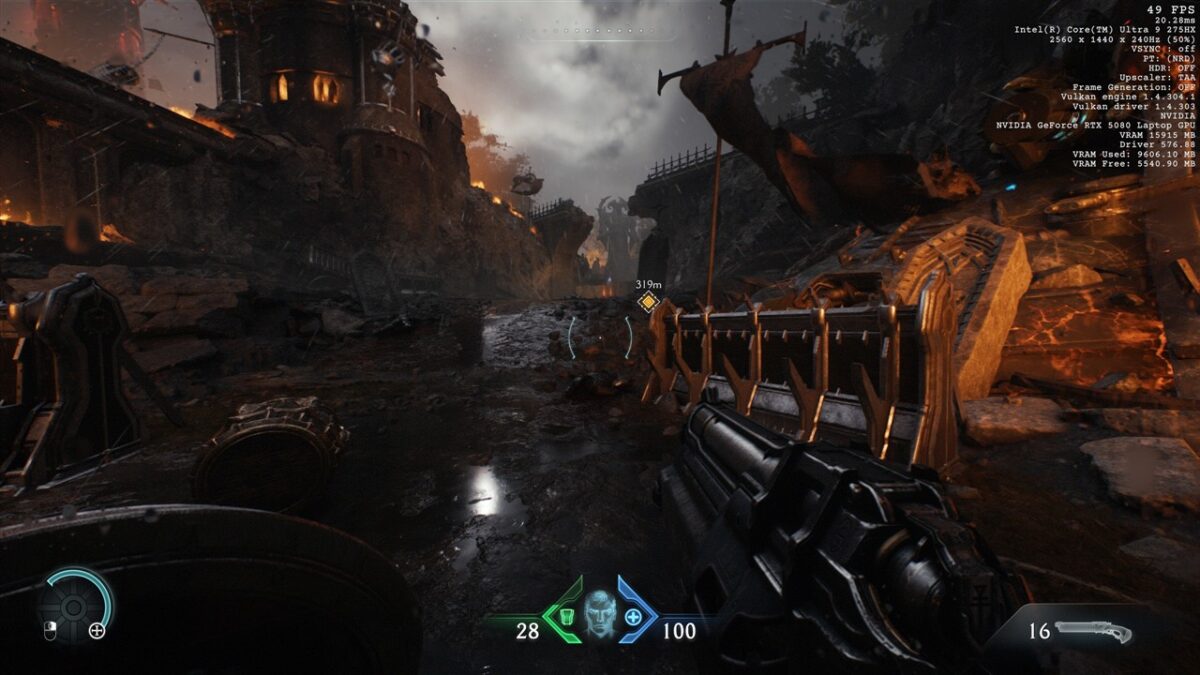The width and height of the screenshot is (1200, 675).
Task: Activate the circular shield ability dial
Action: (76, 605)
